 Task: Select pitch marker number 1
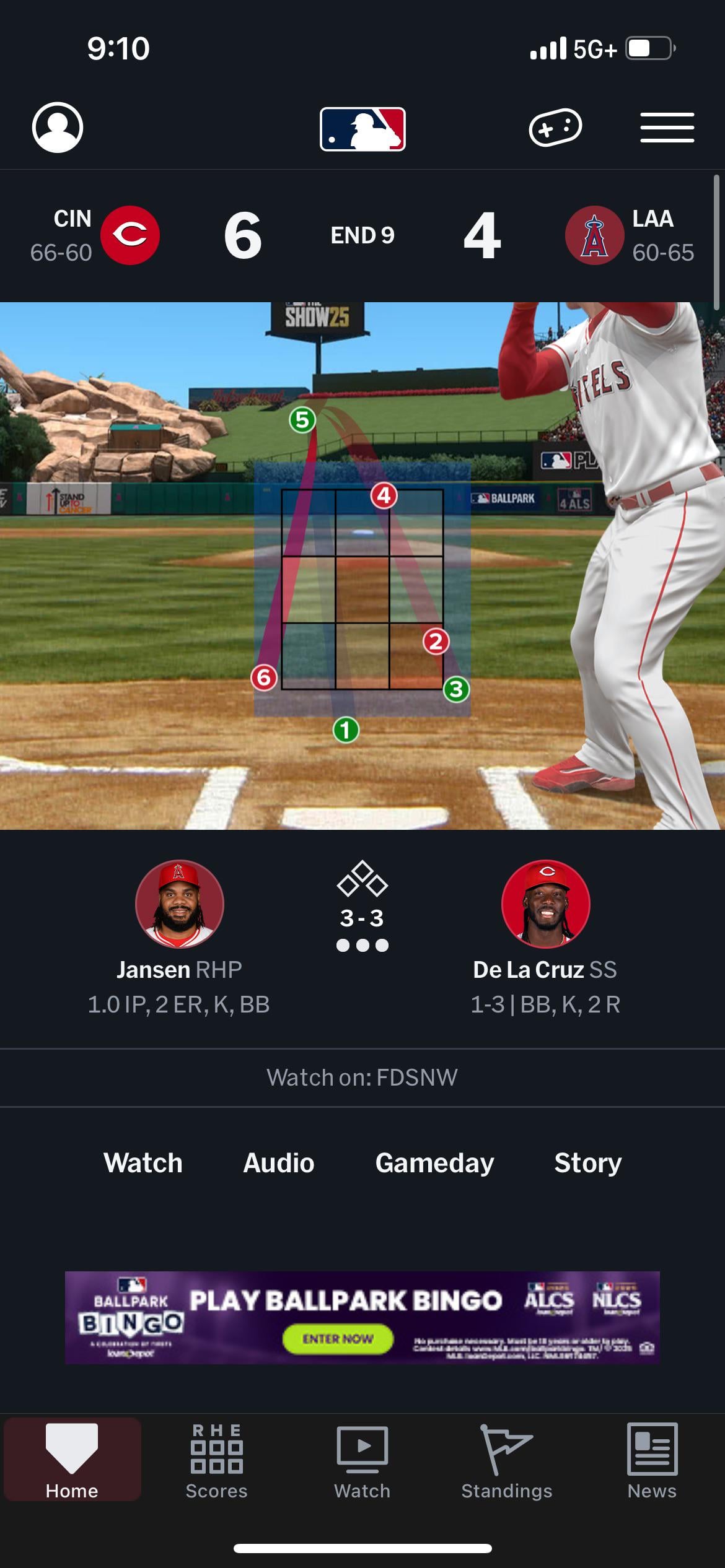[346, 730]
